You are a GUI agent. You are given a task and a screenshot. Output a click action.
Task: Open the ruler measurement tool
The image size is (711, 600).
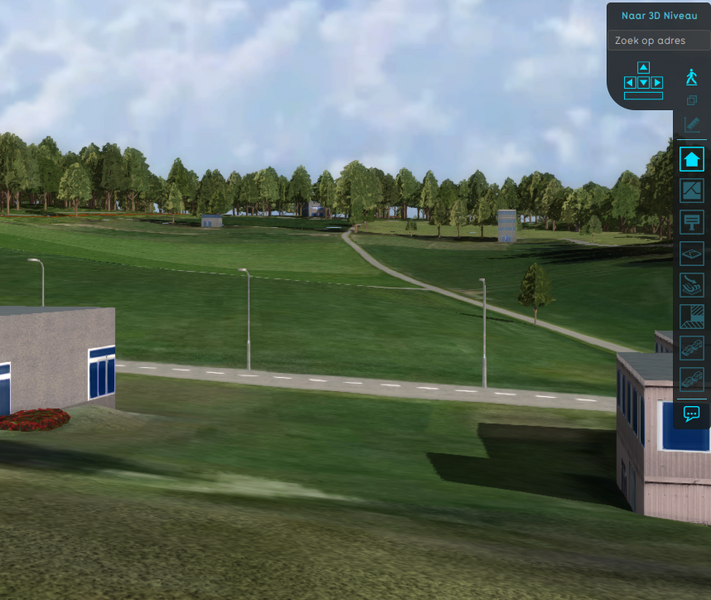click(691, 125)
